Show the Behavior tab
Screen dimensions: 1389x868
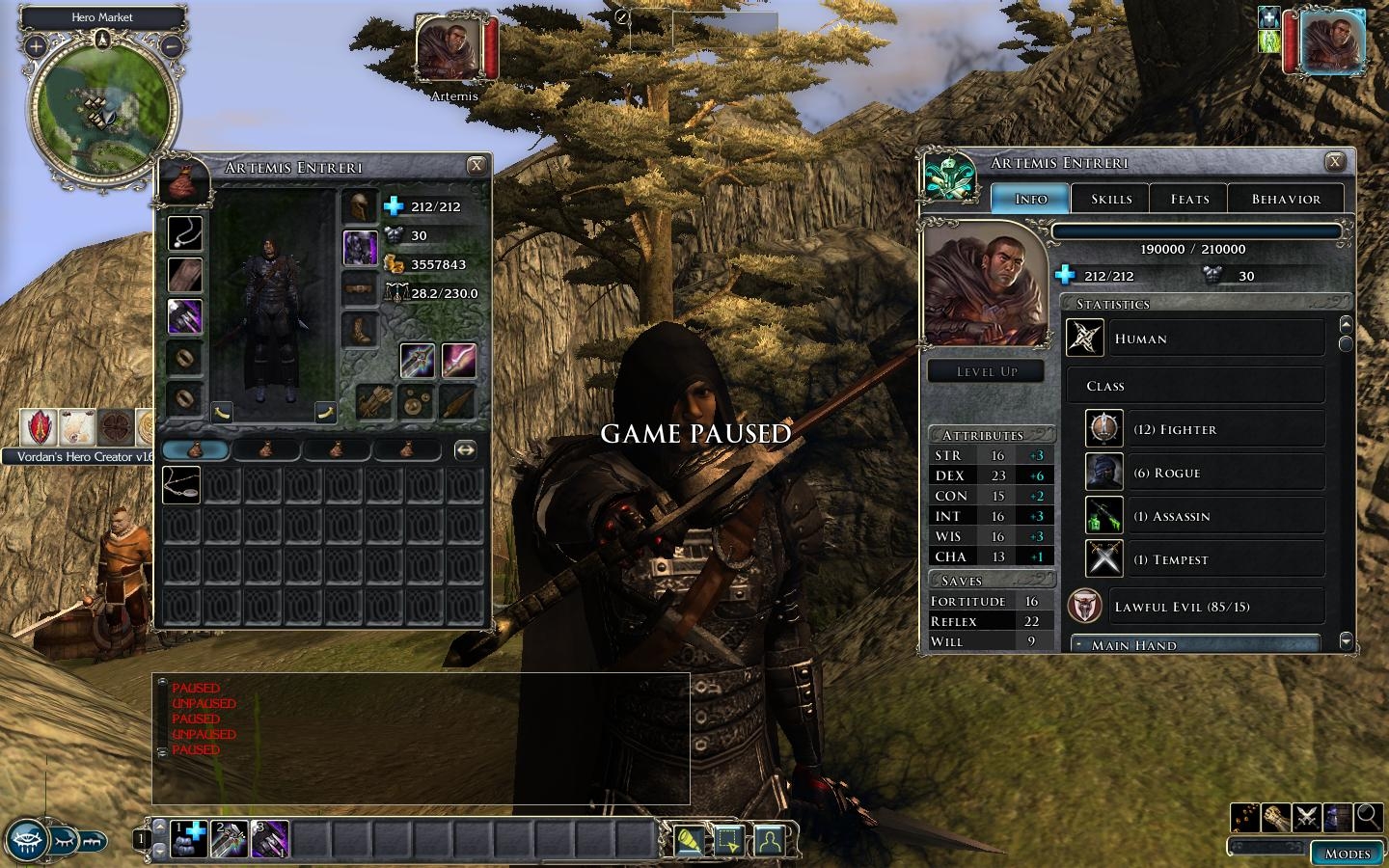tap(1286, 199)
